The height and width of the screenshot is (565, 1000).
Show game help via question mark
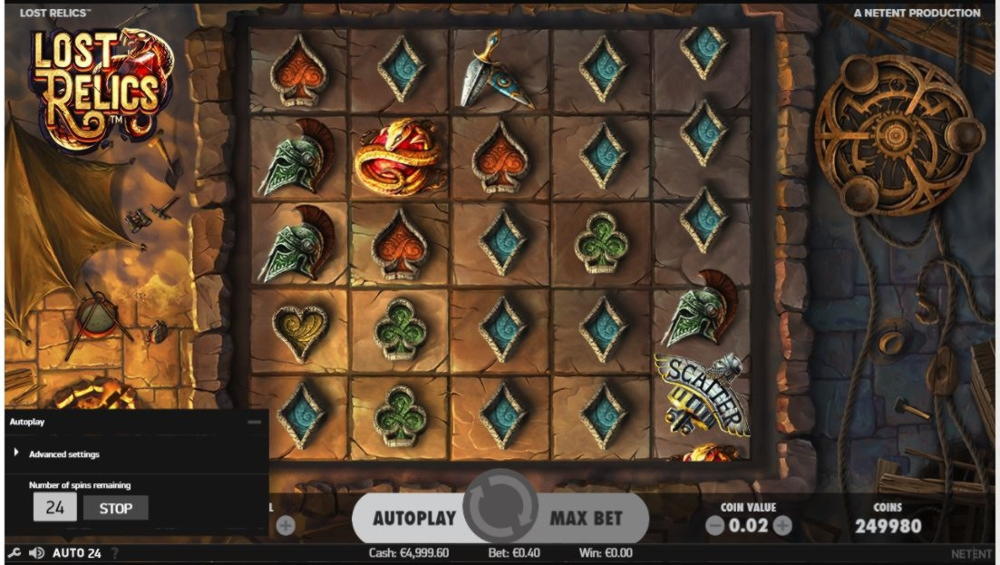[114, 553]
